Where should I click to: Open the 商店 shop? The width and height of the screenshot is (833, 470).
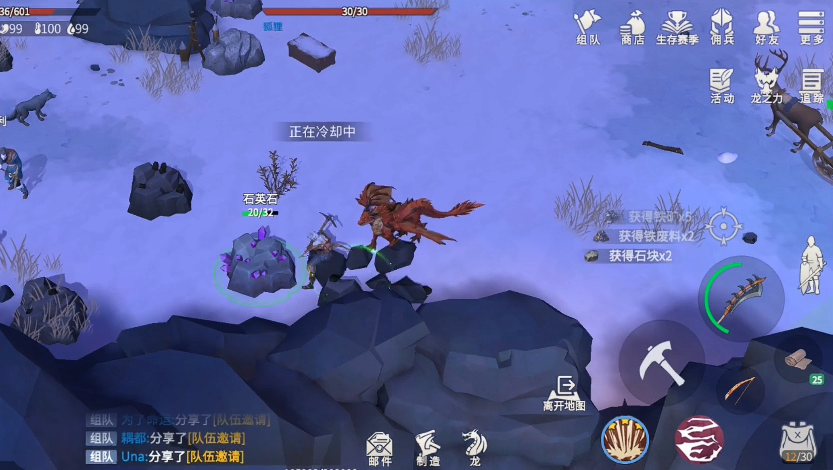pyautogui.click(x=632, y=25)
